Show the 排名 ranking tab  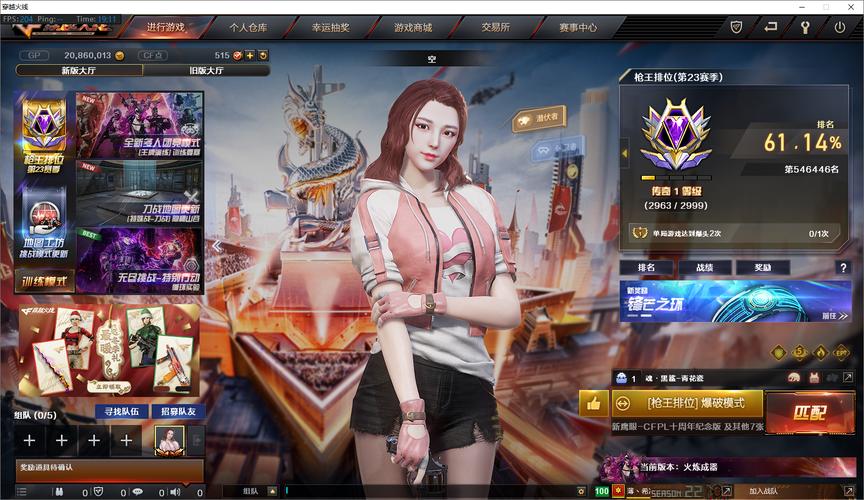646,268
